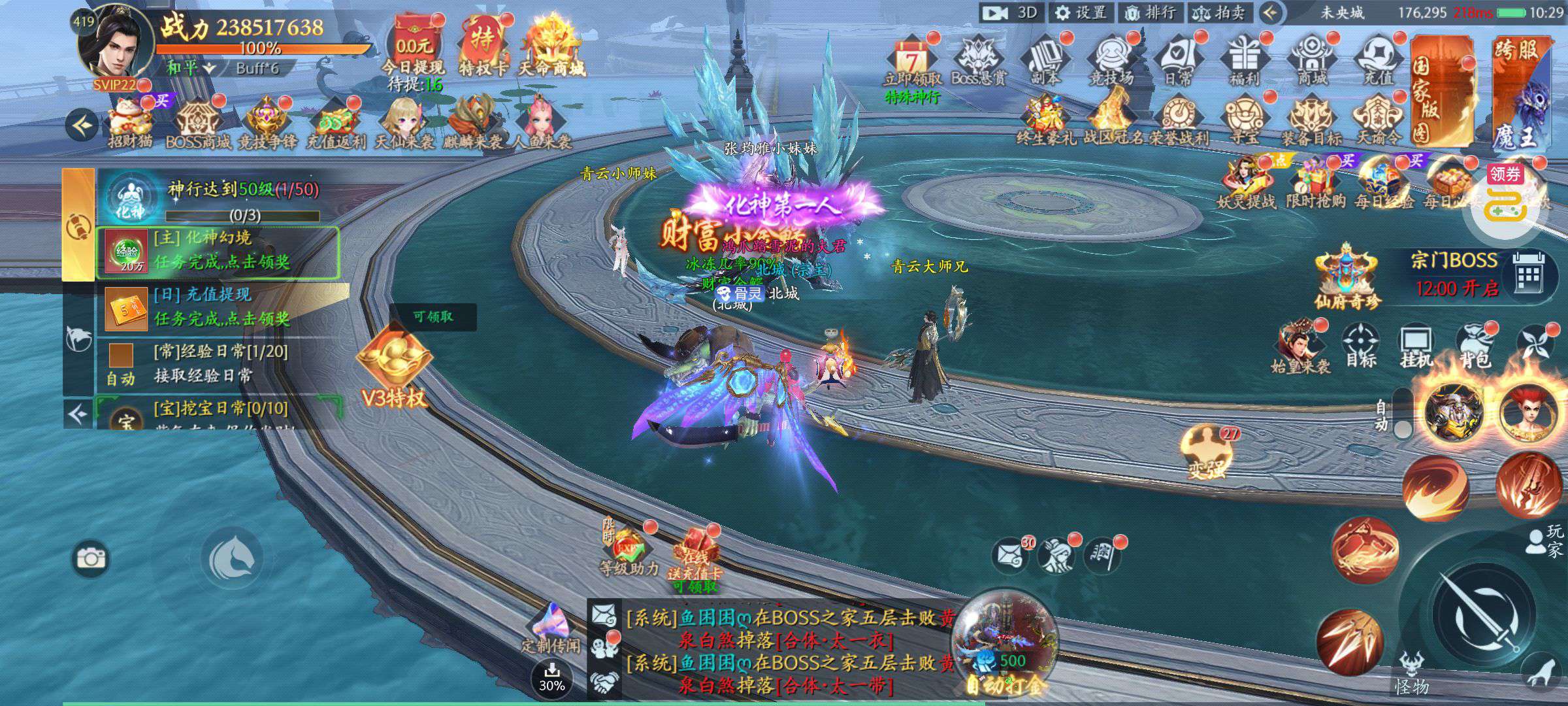Open the 福利 welfare rewards

pyautogui.click(x=1244, y=60)
